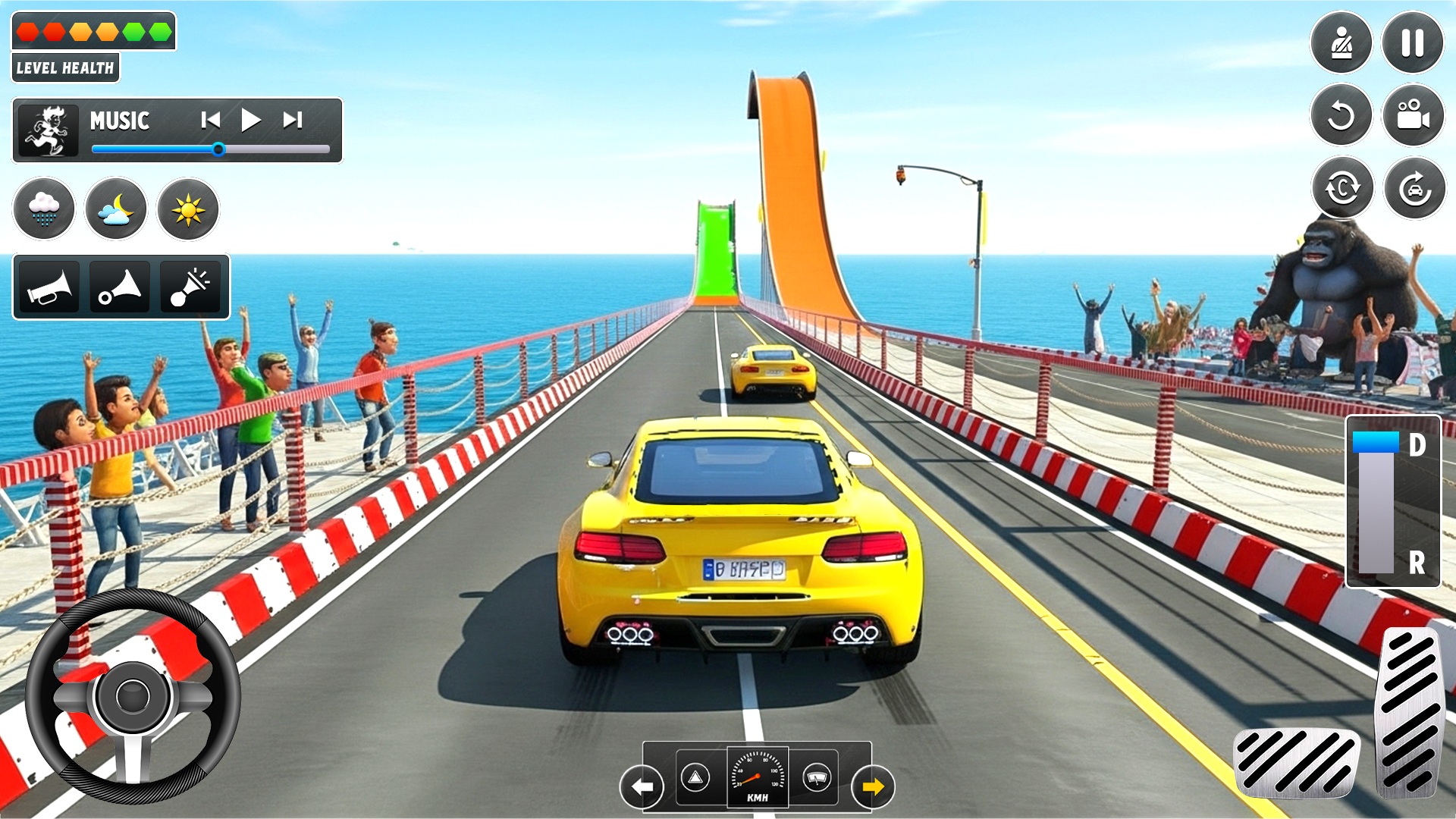1456x819 pixels.
Task: Sound the air horn with bulb
Action: tap(120, 287)
